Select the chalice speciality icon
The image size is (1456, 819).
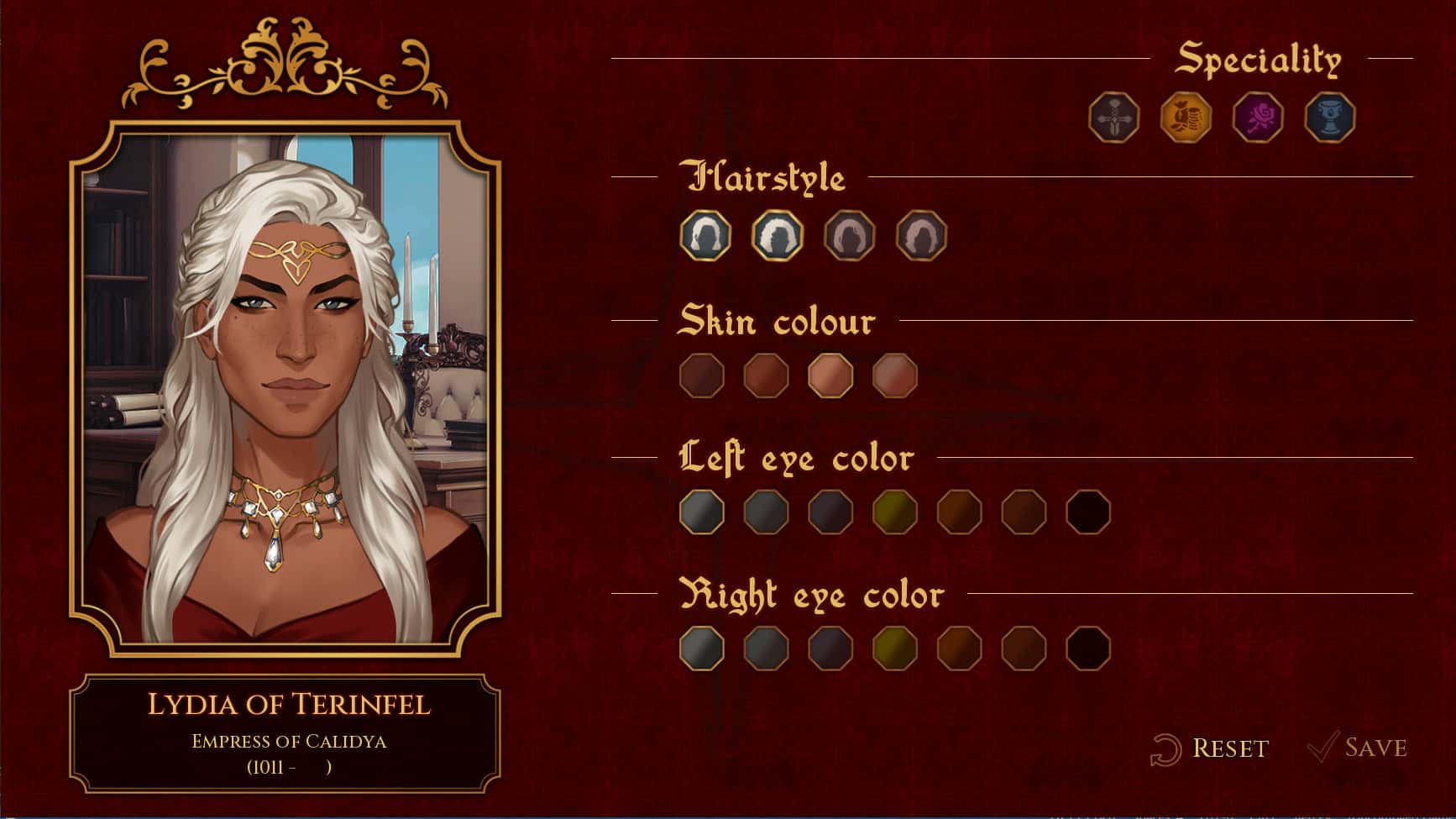coord(1329,118)
